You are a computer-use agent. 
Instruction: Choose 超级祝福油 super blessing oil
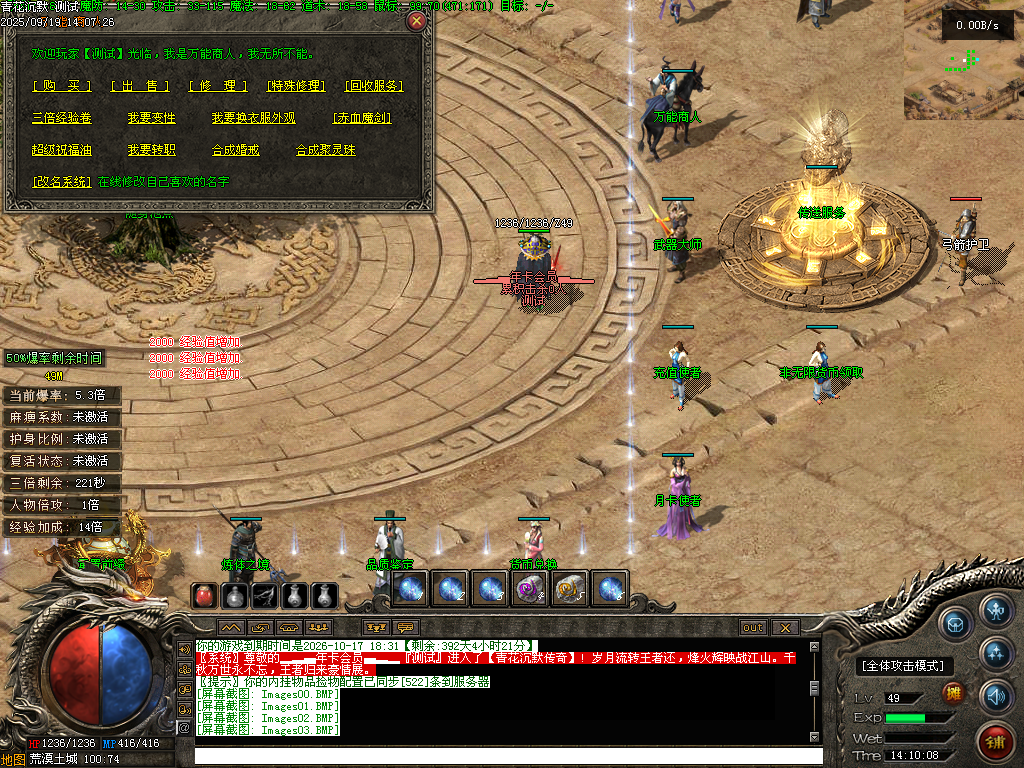click(61, 150)
